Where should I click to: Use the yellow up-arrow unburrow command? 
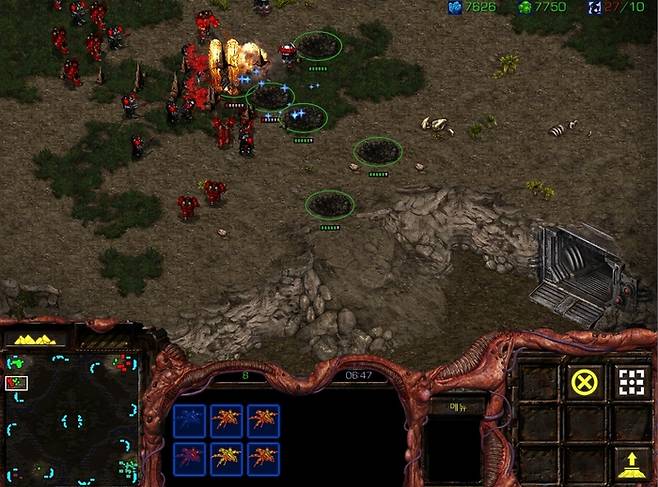coord(630,462)
